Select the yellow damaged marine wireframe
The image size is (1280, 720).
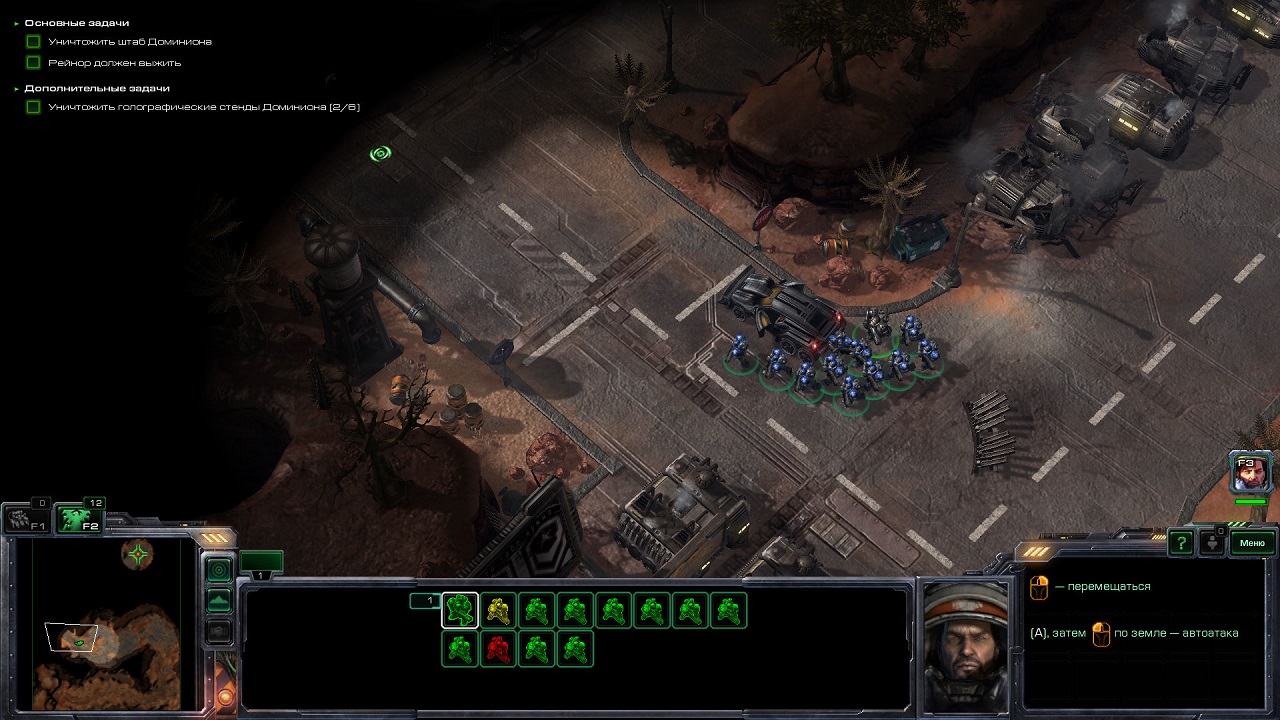[498, 610]
